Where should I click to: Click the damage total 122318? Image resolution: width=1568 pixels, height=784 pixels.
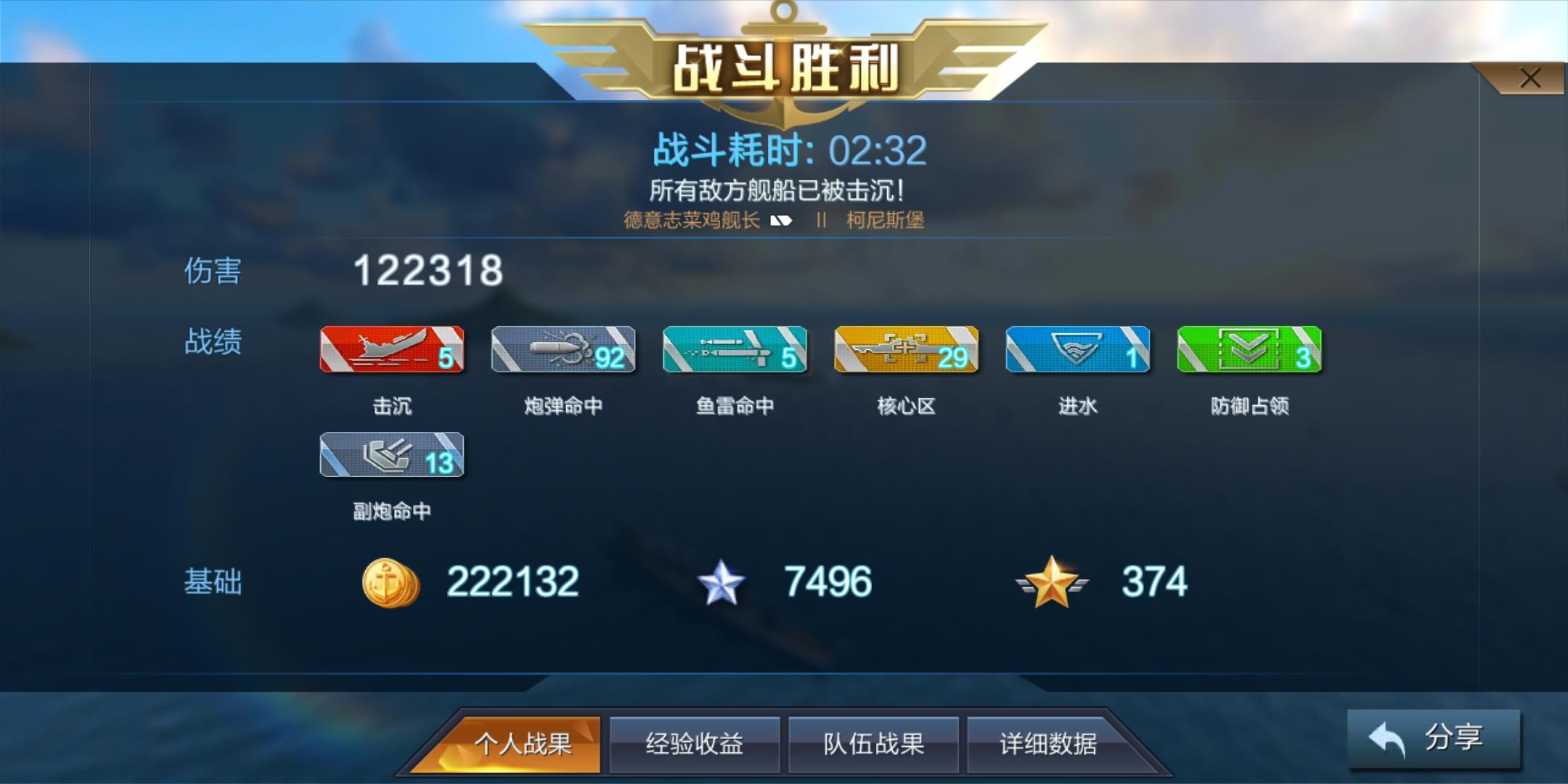428,272
